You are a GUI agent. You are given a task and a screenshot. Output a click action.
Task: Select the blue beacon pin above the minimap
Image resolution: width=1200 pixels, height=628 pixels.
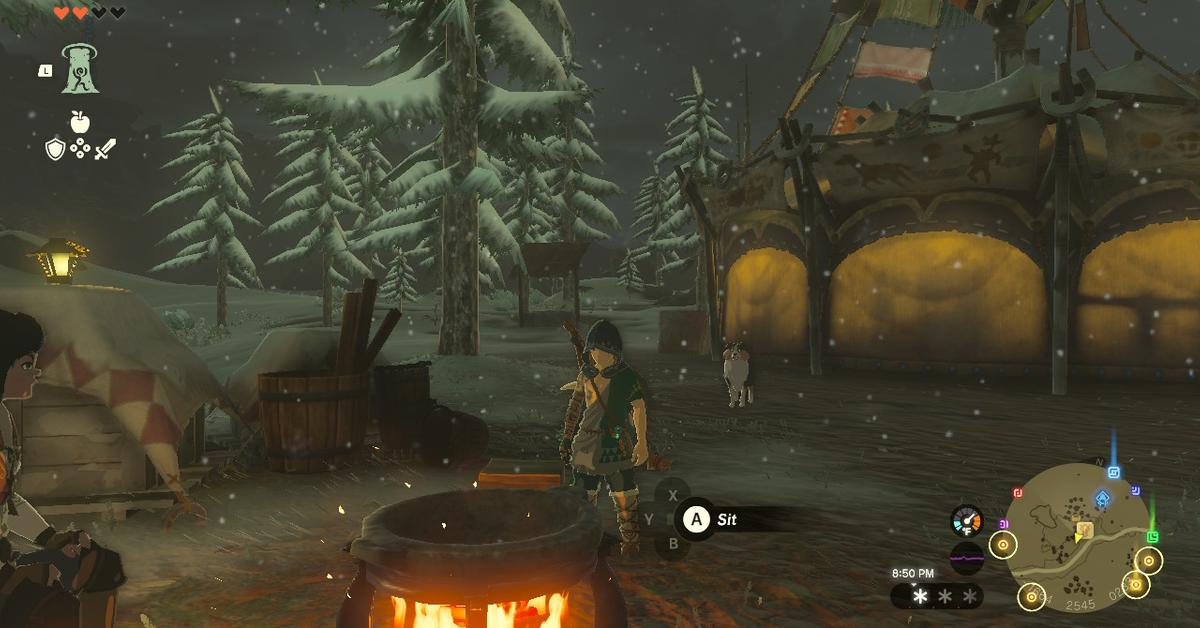click(x=1113, y=472)
